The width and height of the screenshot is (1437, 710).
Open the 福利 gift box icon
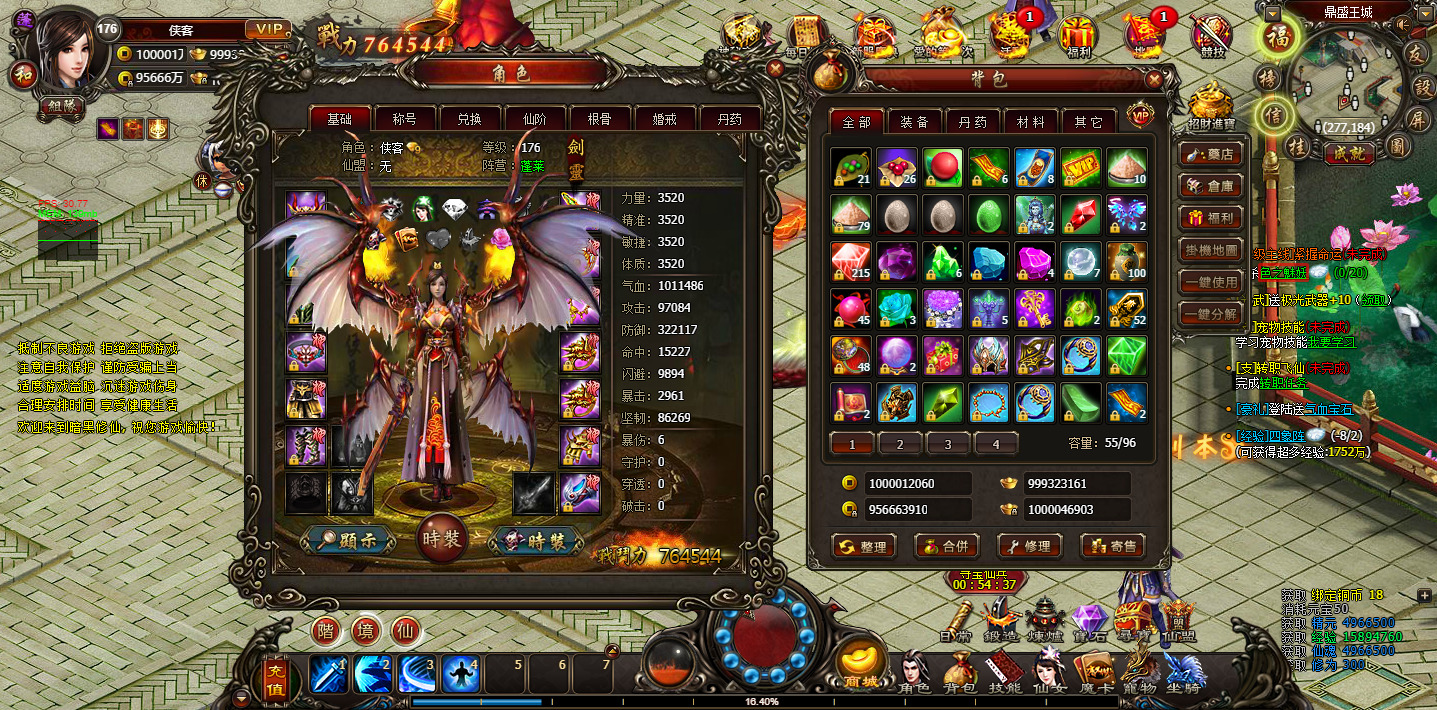tap(1078, 36)
